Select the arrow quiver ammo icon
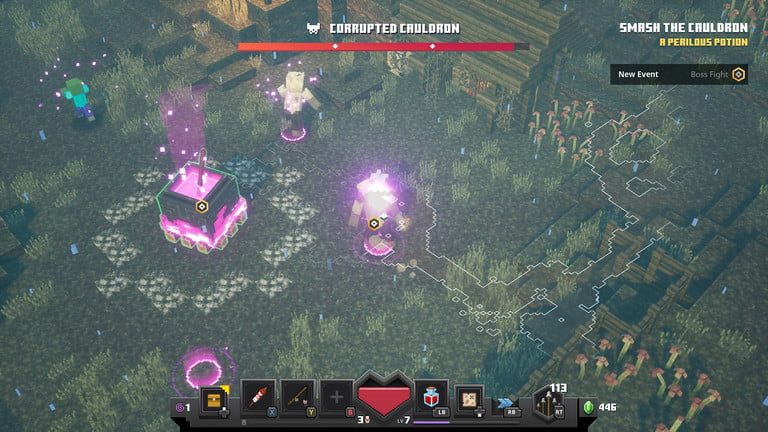Viewport: 768px width, 432px height. [x=547, y=402]
